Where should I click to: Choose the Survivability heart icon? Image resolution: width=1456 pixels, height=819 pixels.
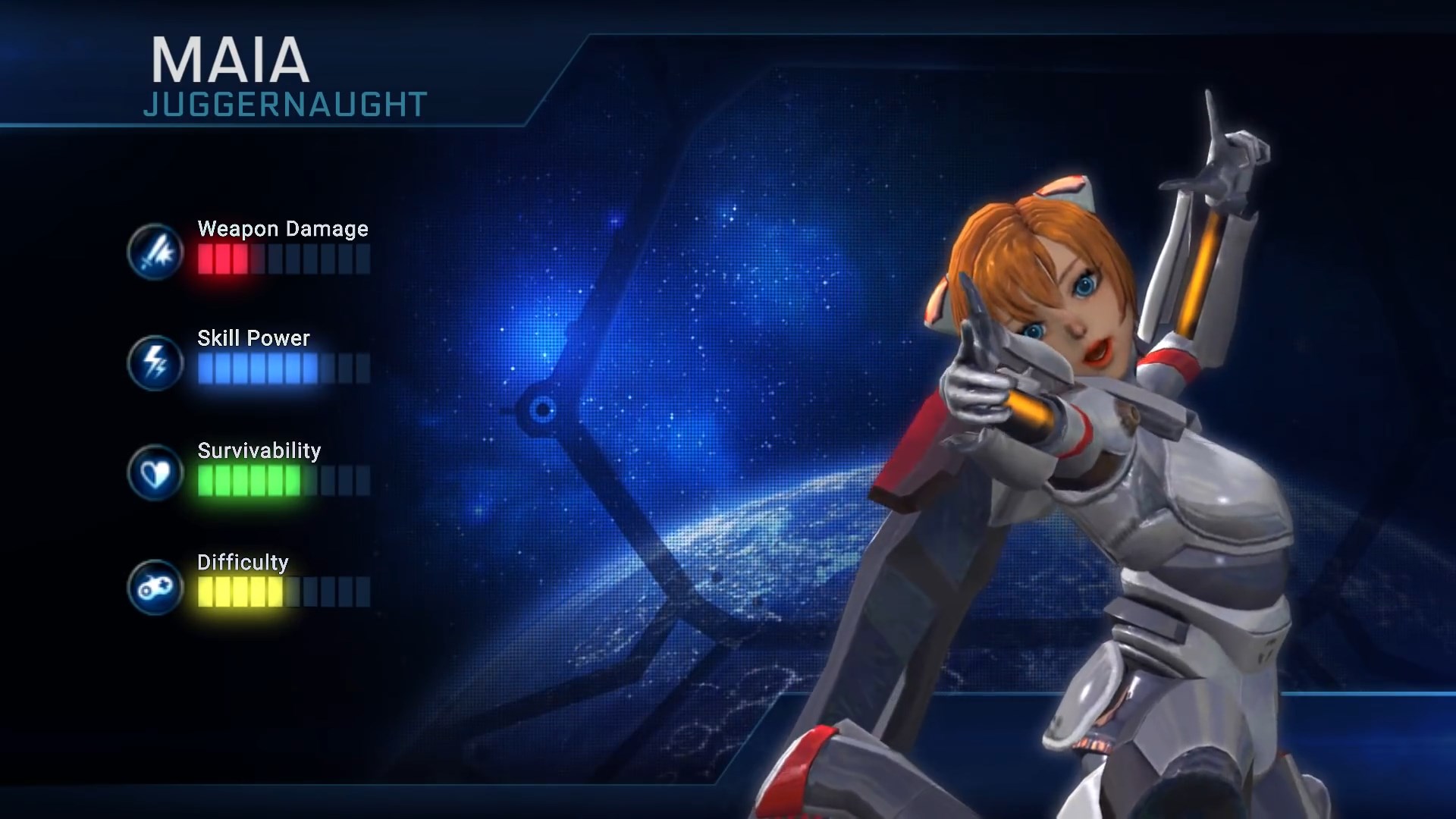(x=155, y=474)
